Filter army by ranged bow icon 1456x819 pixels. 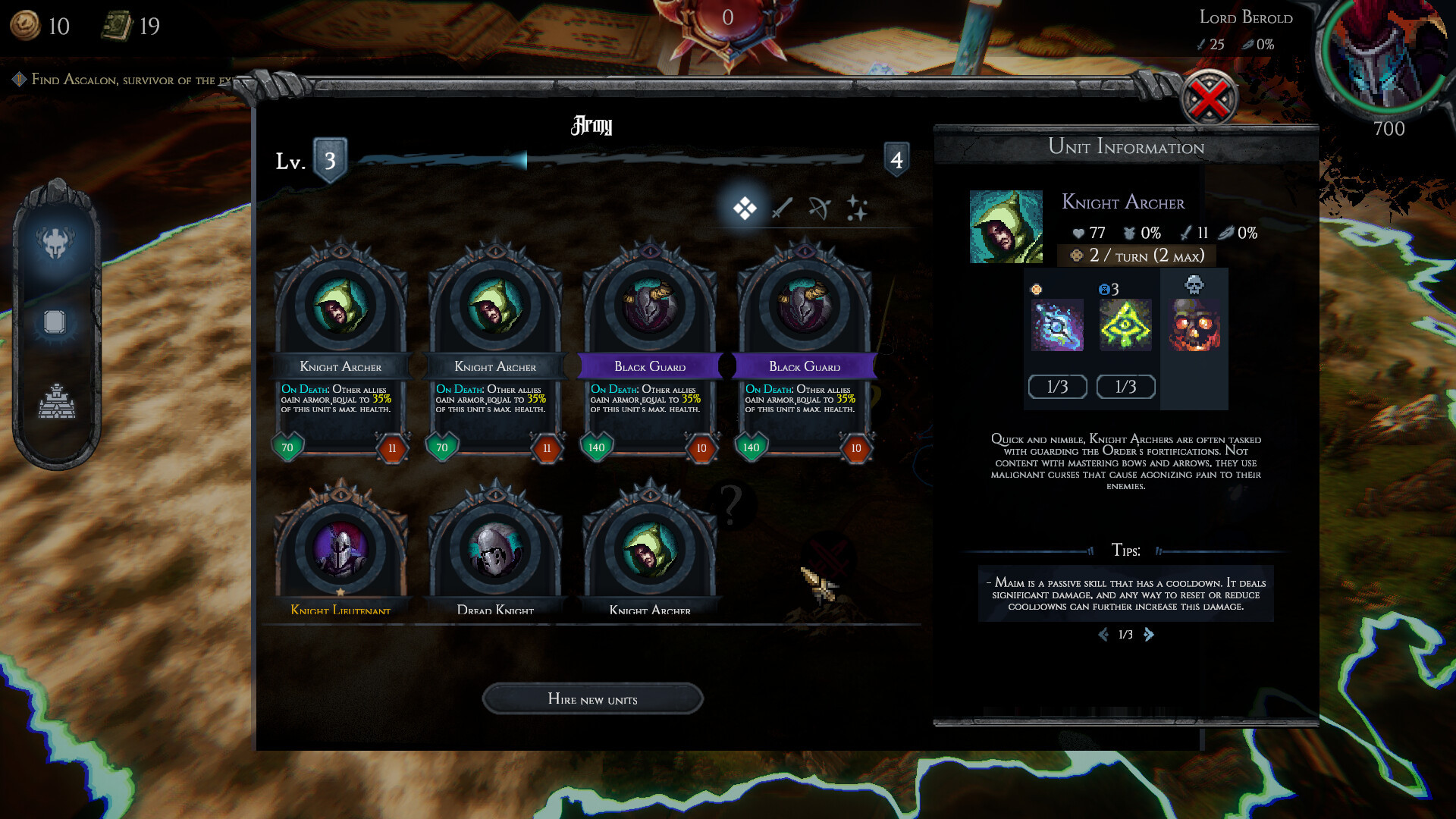click(x=819, y=208)
